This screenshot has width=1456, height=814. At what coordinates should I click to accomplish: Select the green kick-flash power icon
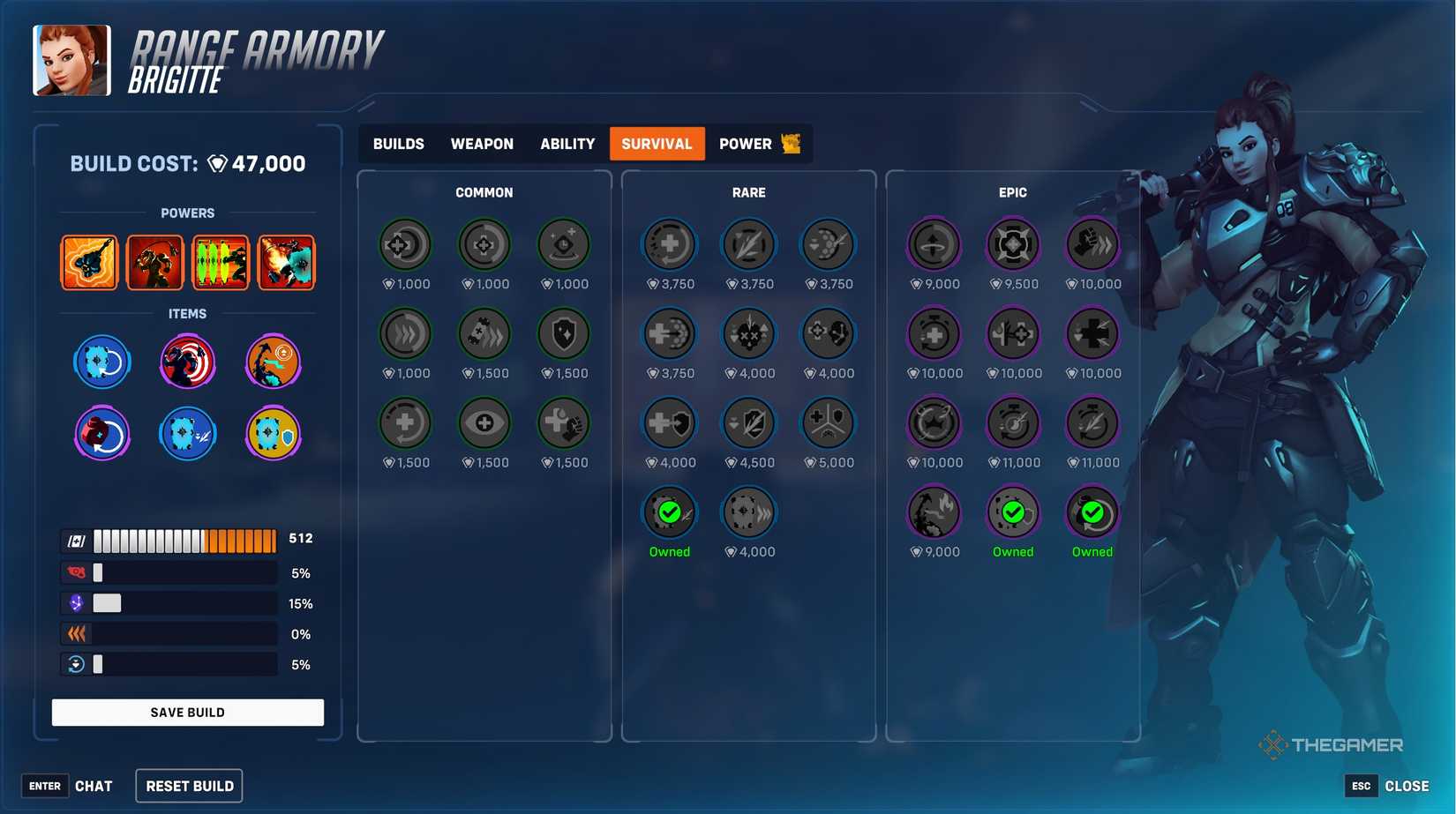tap(220, 262)
